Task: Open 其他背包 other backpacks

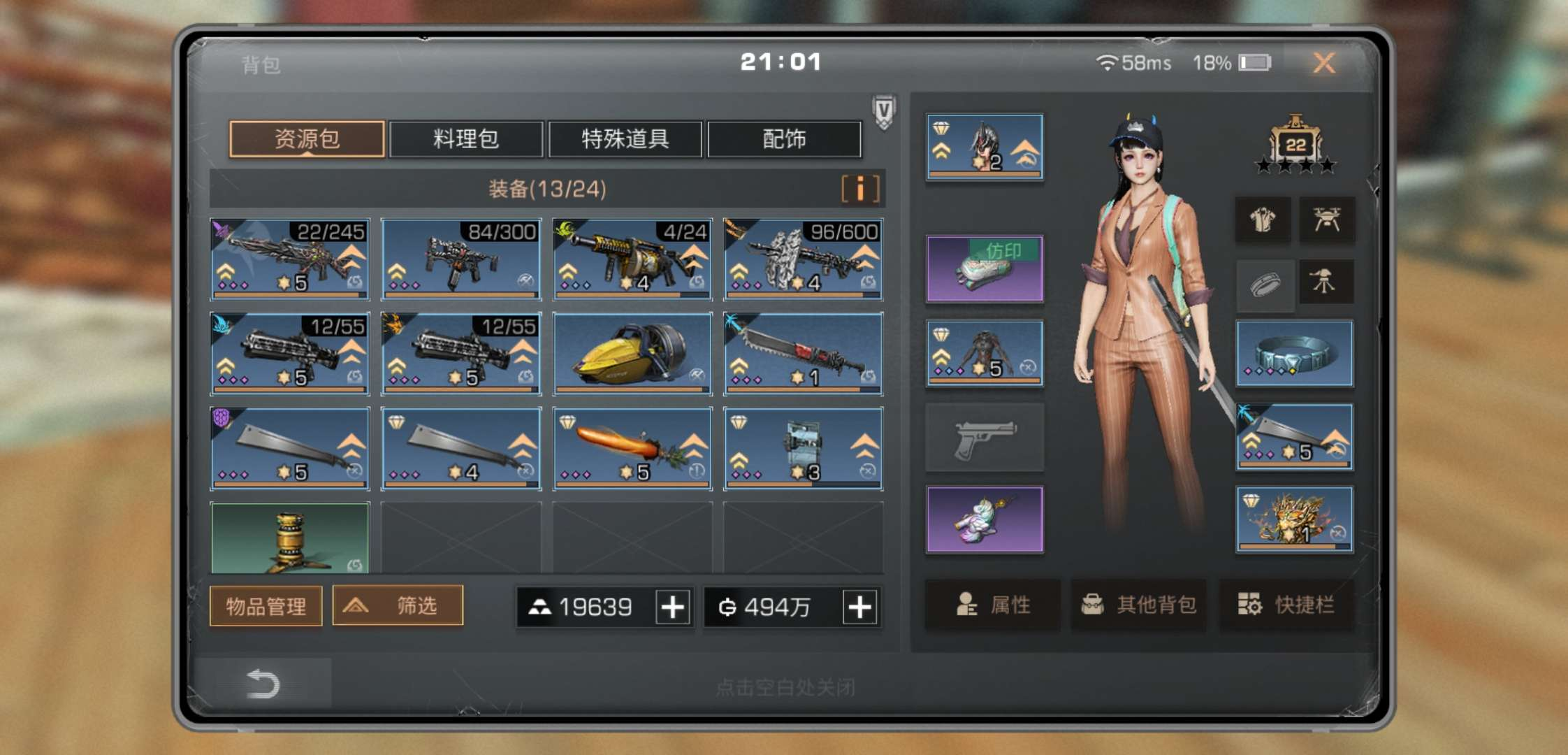Action: [x=1139, y=605]
